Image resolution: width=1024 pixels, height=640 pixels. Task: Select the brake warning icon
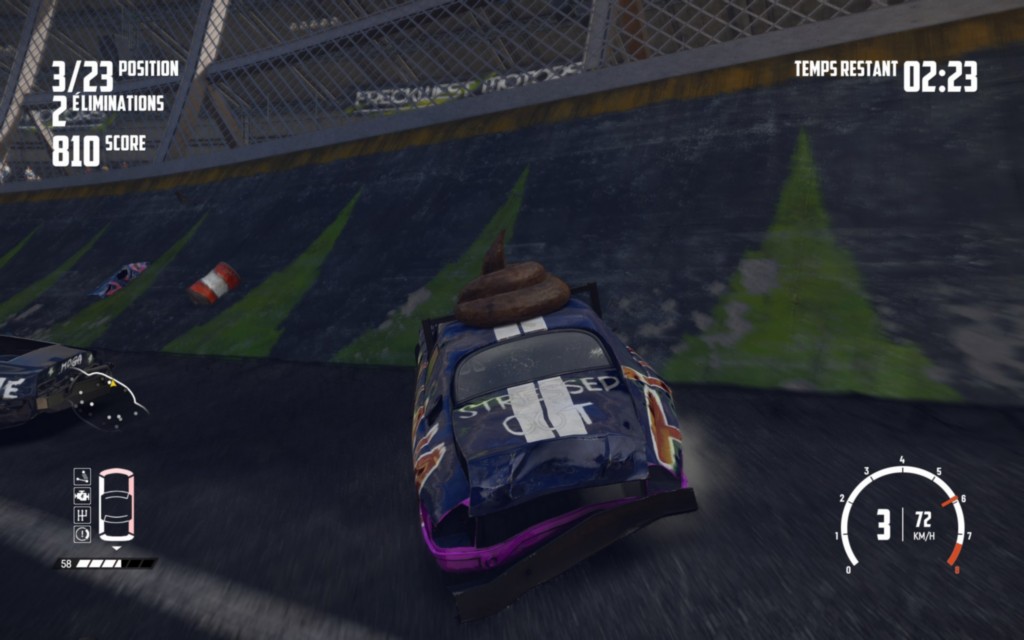[82, 533]
